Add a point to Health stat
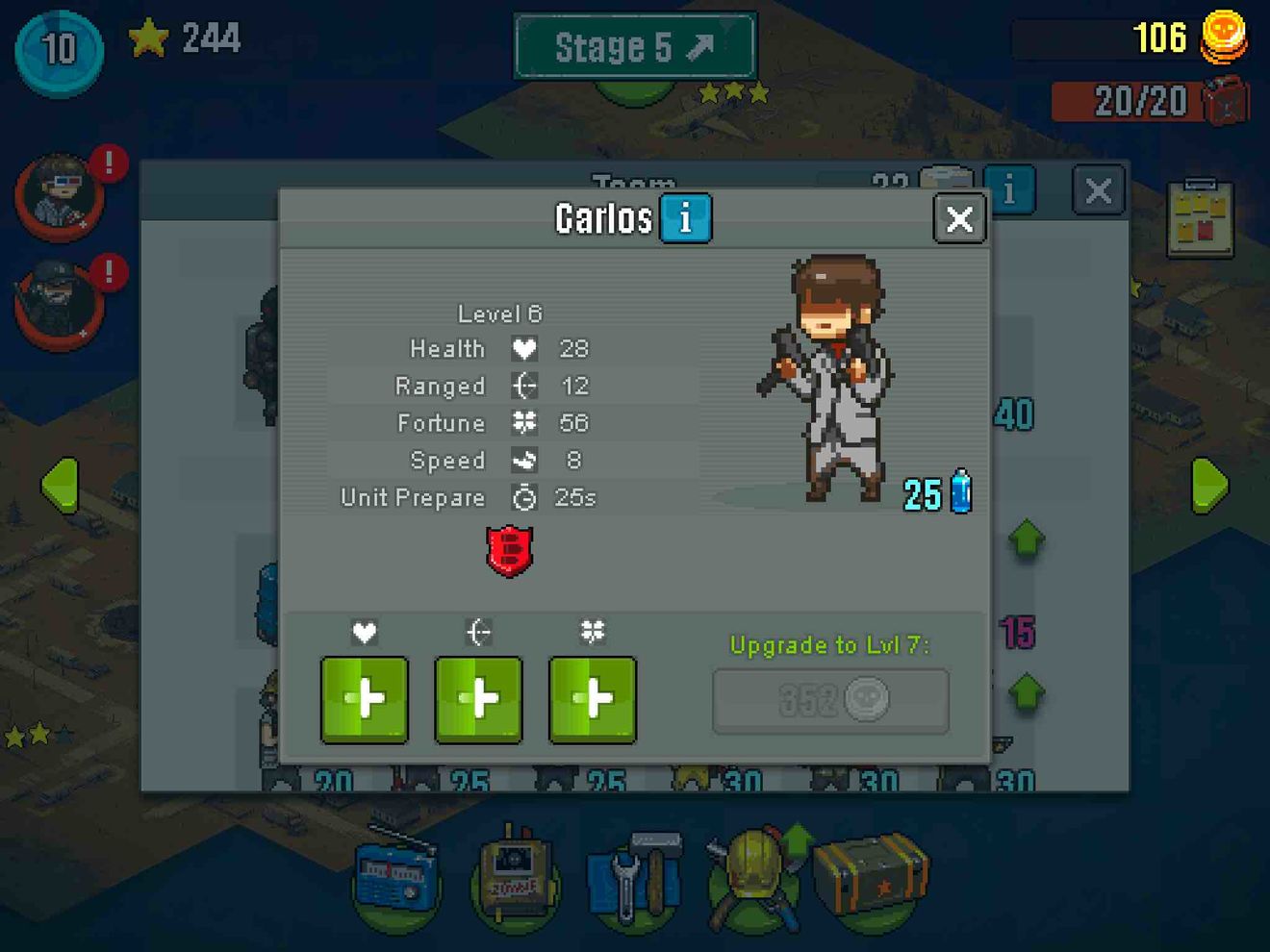This screenshot has width=1270, height=952. point(365,699)
